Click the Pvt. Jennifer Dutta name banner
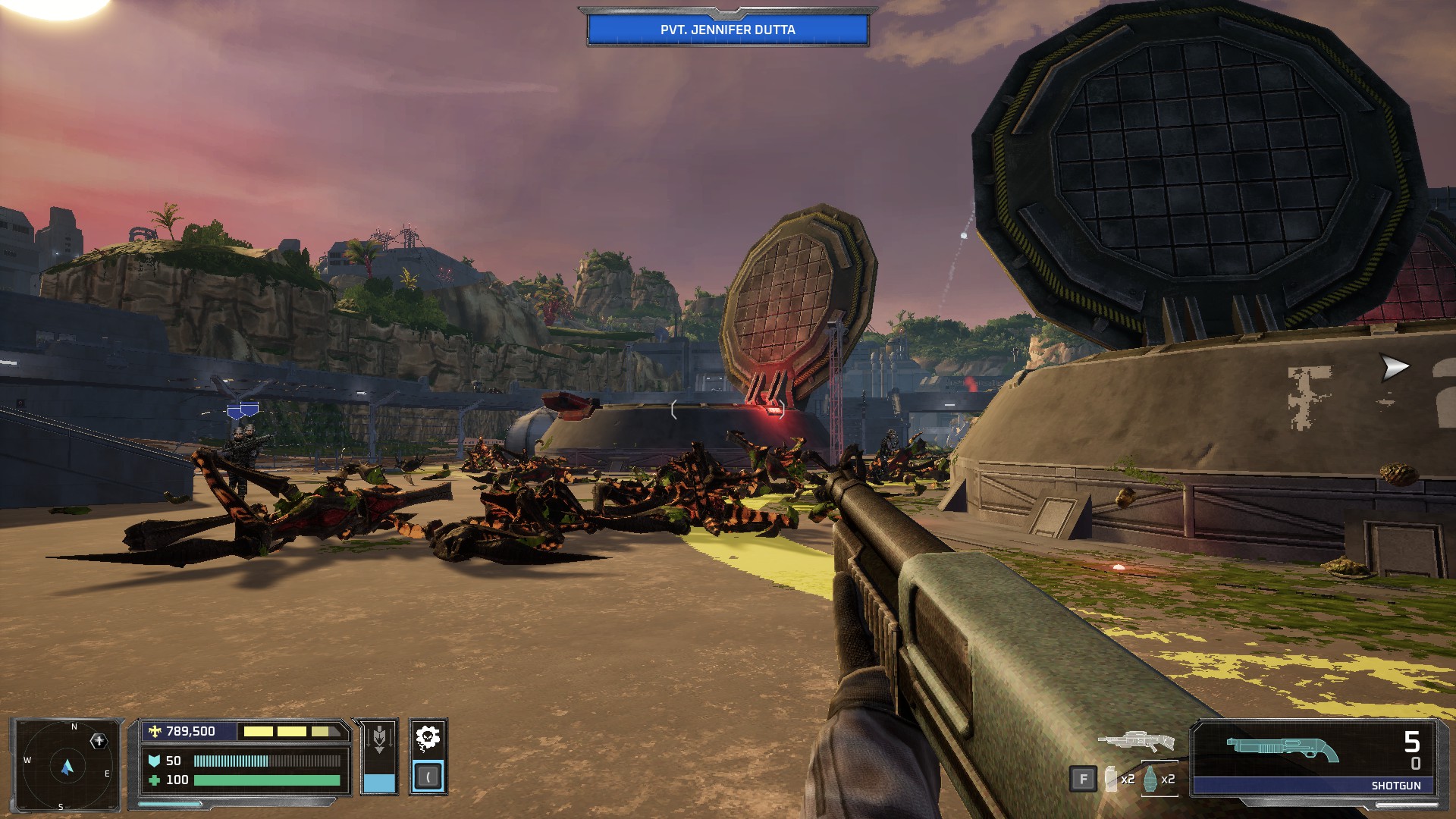This screenshot has width=1456, height=819. point(727,30)
